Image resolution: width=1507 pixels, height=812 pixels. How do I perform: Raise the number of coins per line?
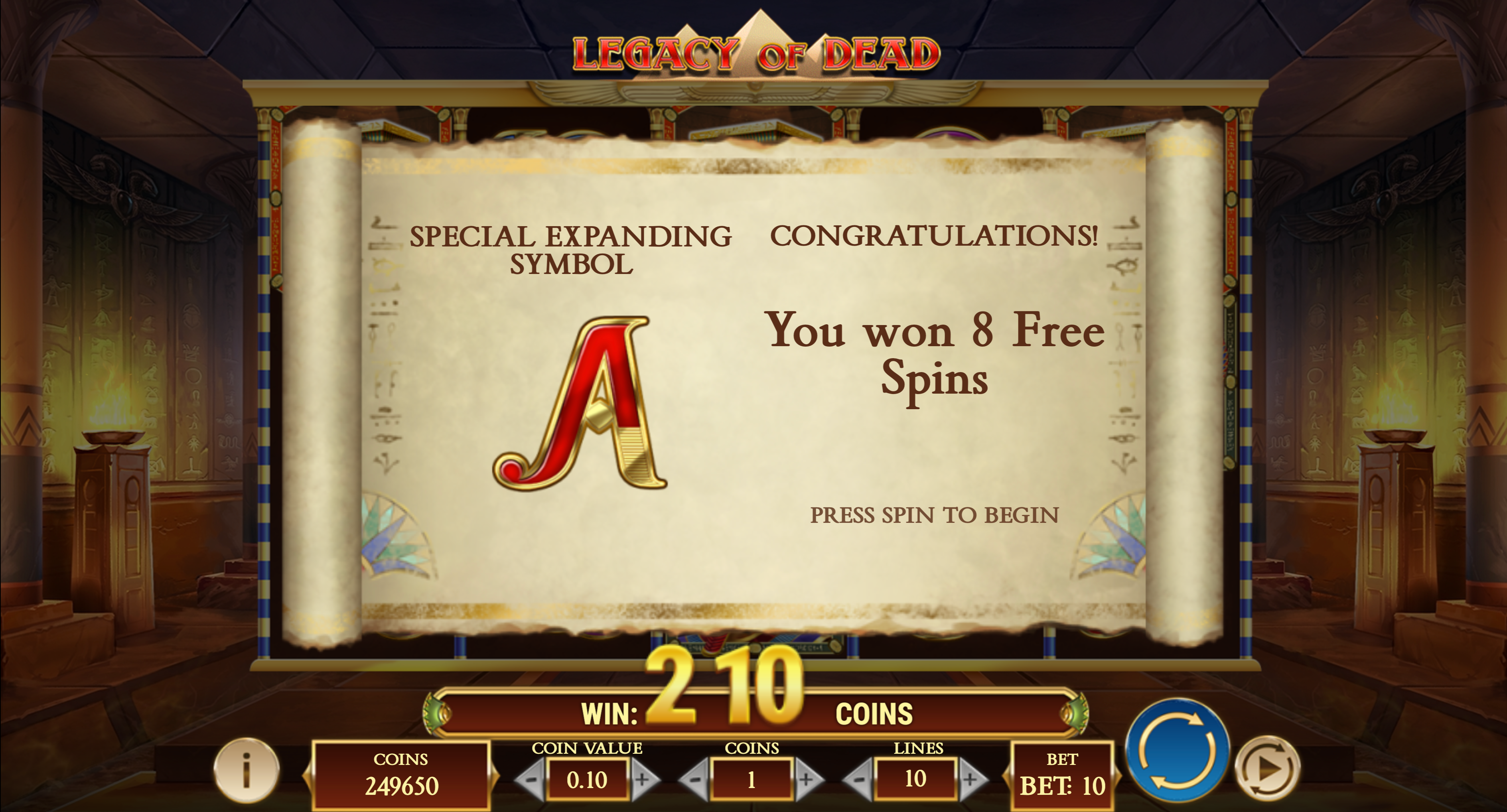click(x=807, y=779)
